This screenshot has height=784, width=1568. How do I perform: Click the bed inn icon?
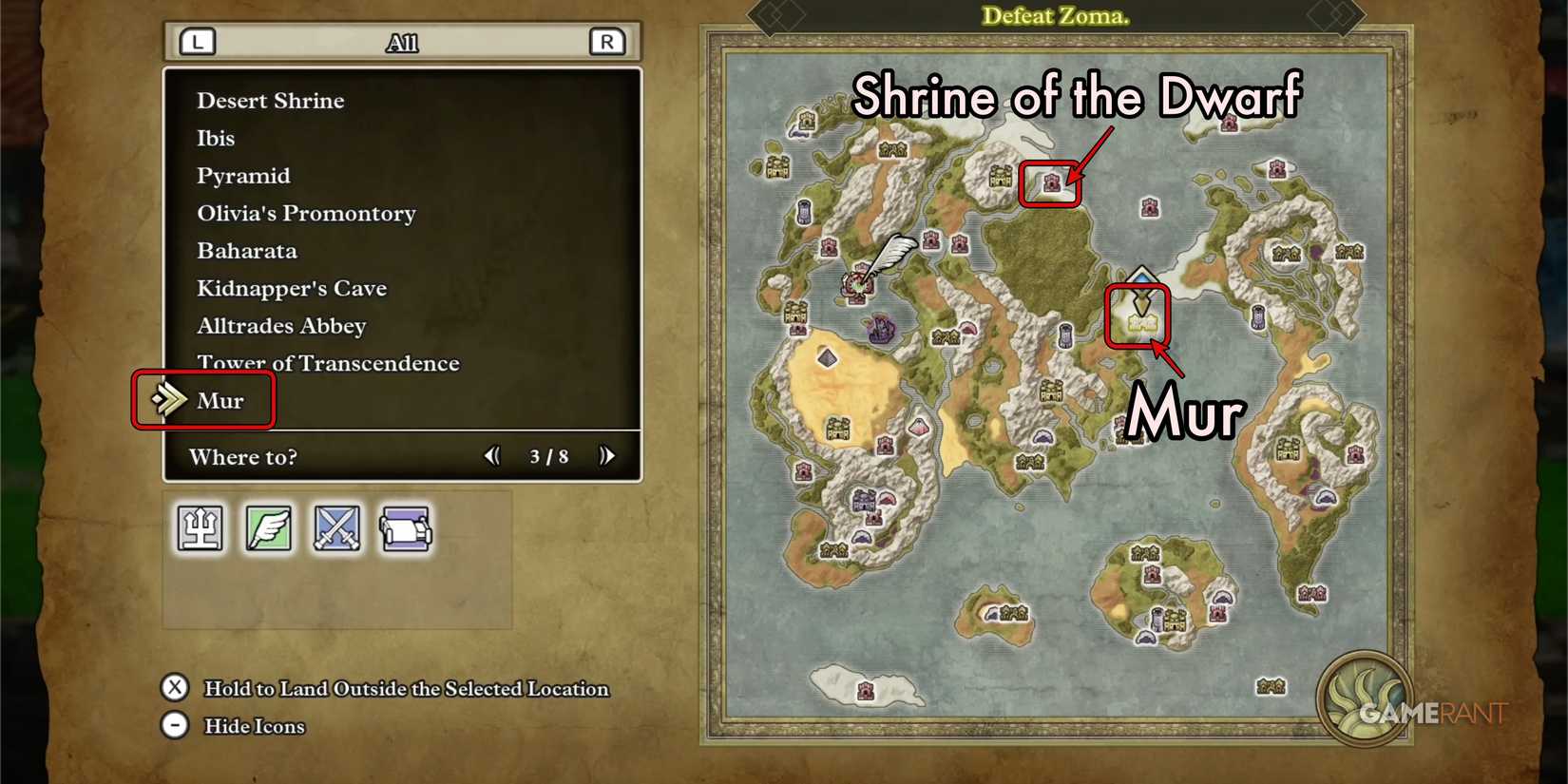[404, 529]
